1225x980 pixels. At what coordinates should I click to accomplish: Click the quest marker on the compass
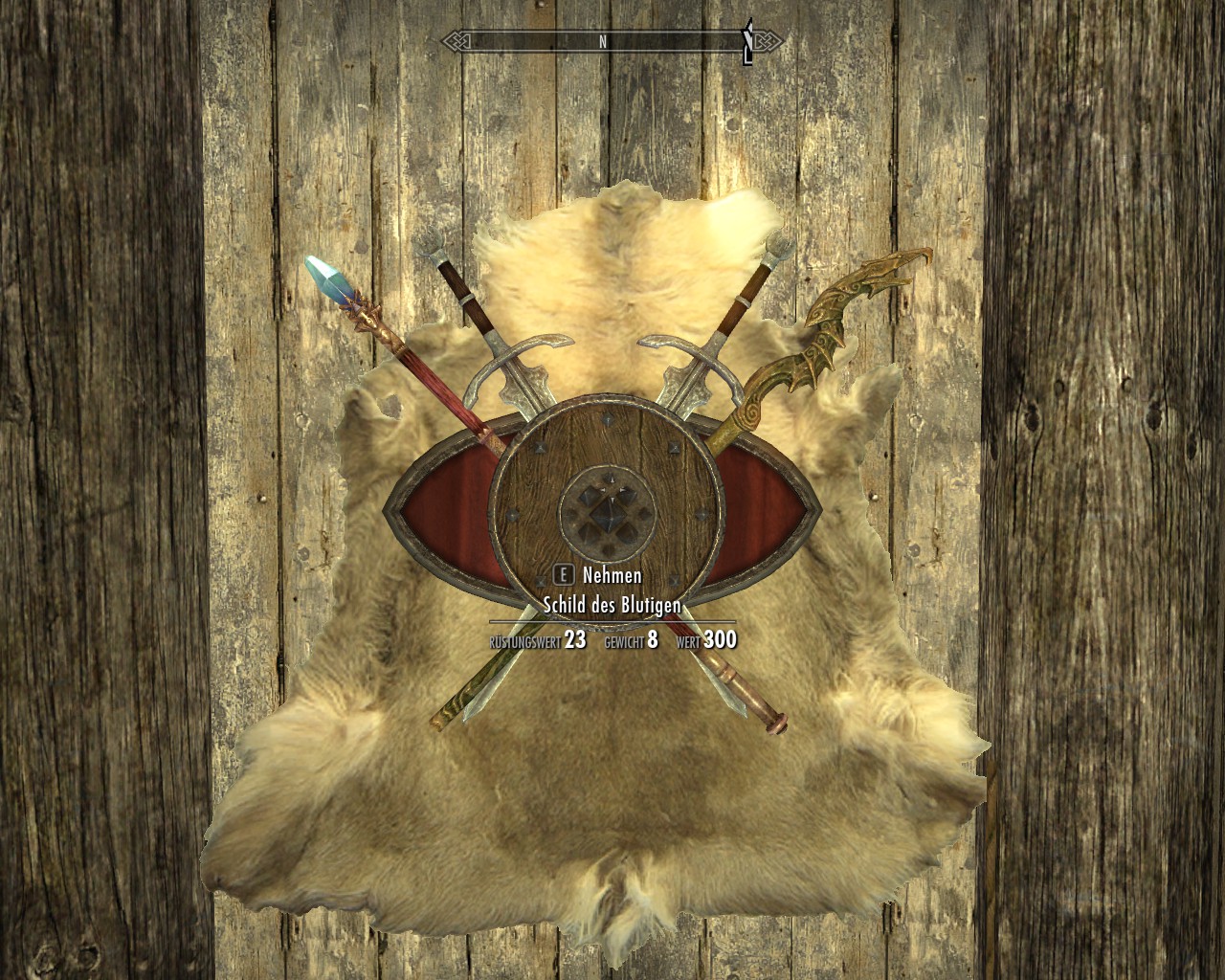[x=747, y=42]
